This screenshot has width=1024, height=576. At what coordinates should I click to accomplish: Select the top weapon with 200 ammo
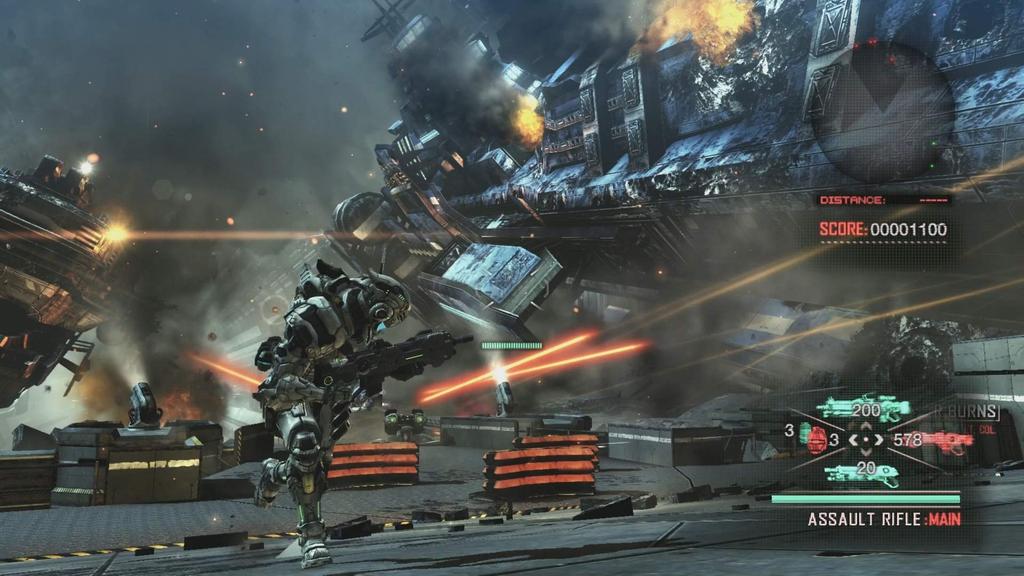click(x=864, y=407)
